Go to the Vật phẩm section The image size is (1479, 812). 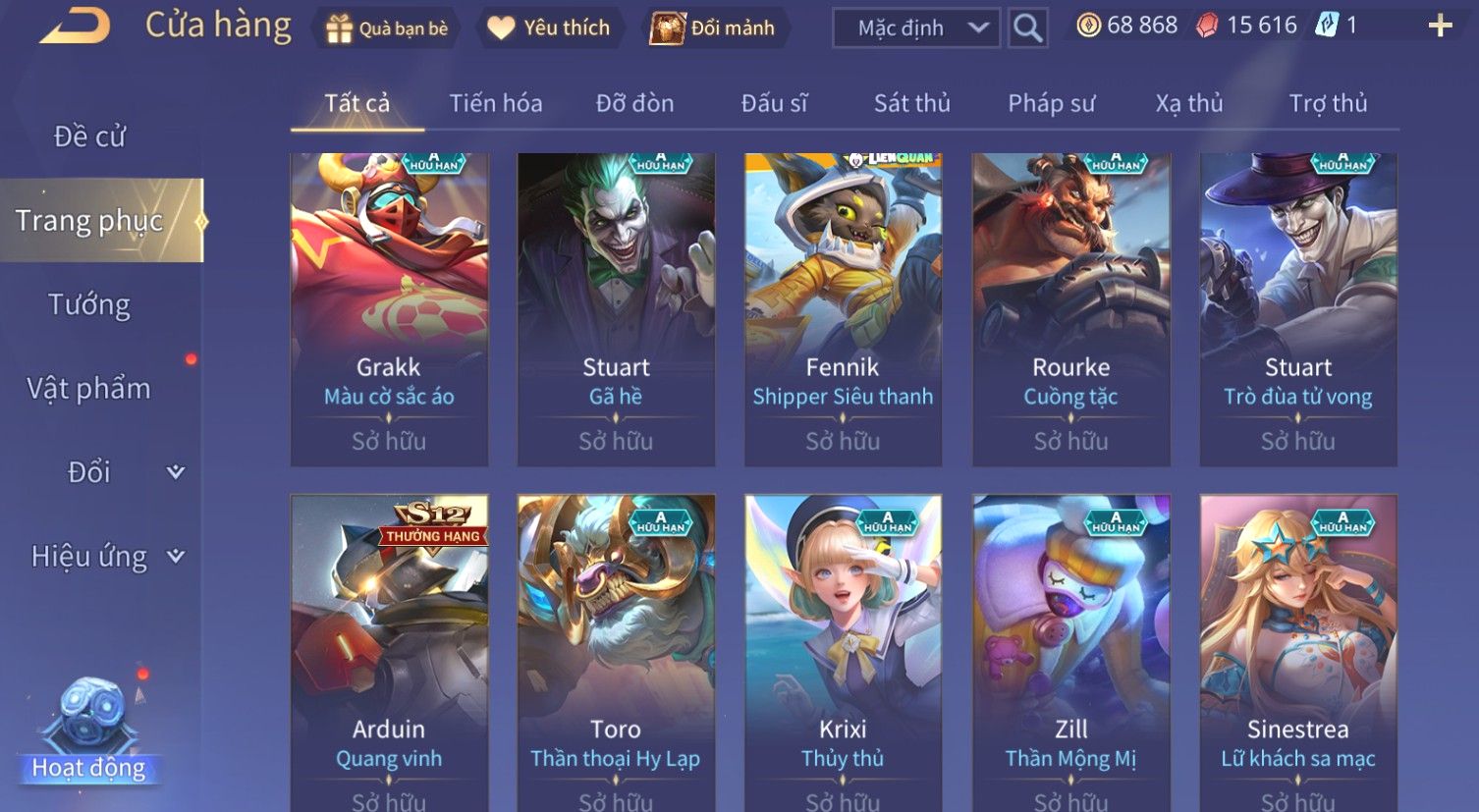pos(89,389)
